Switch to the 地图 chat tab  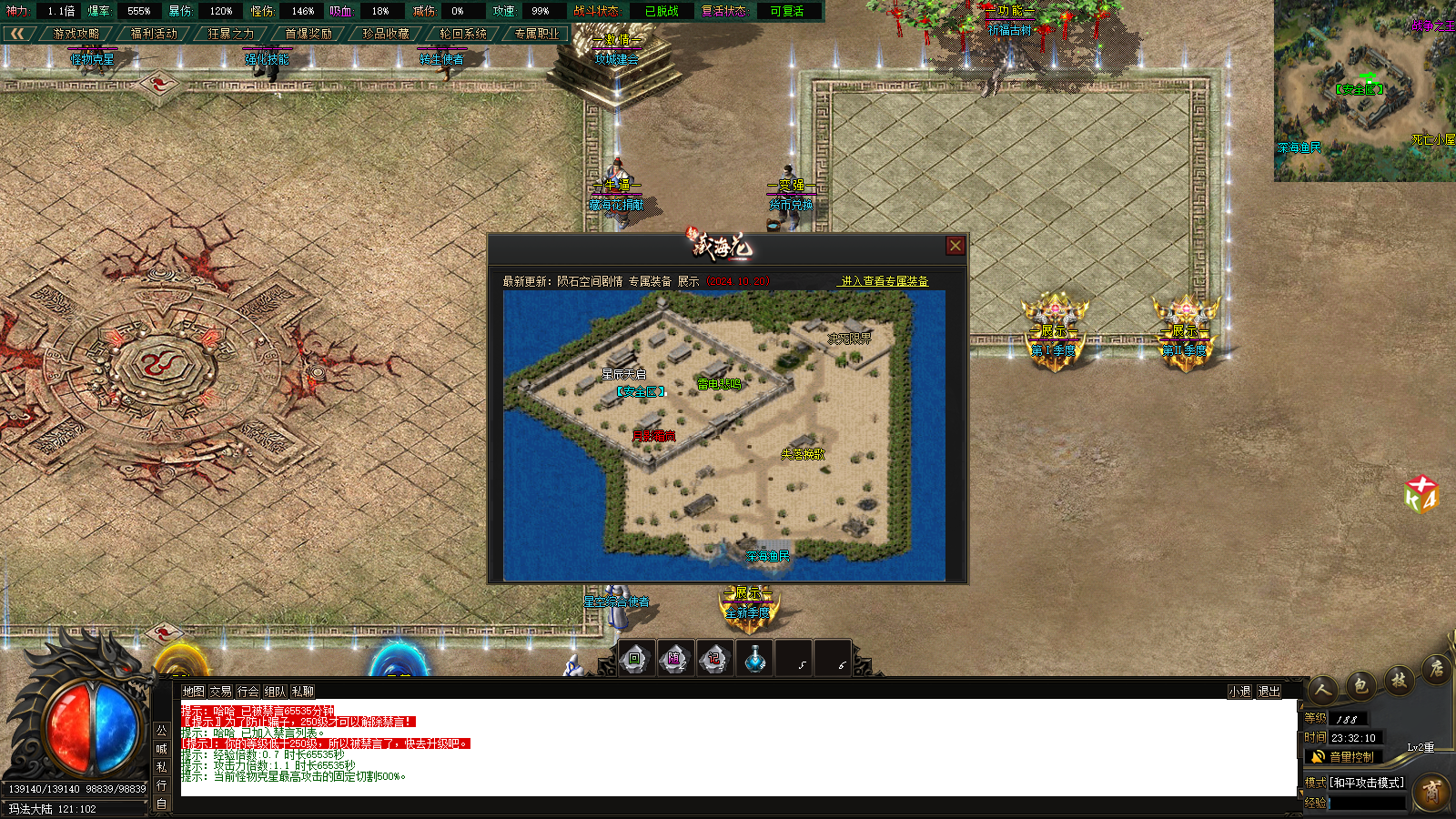click(193, 692)
